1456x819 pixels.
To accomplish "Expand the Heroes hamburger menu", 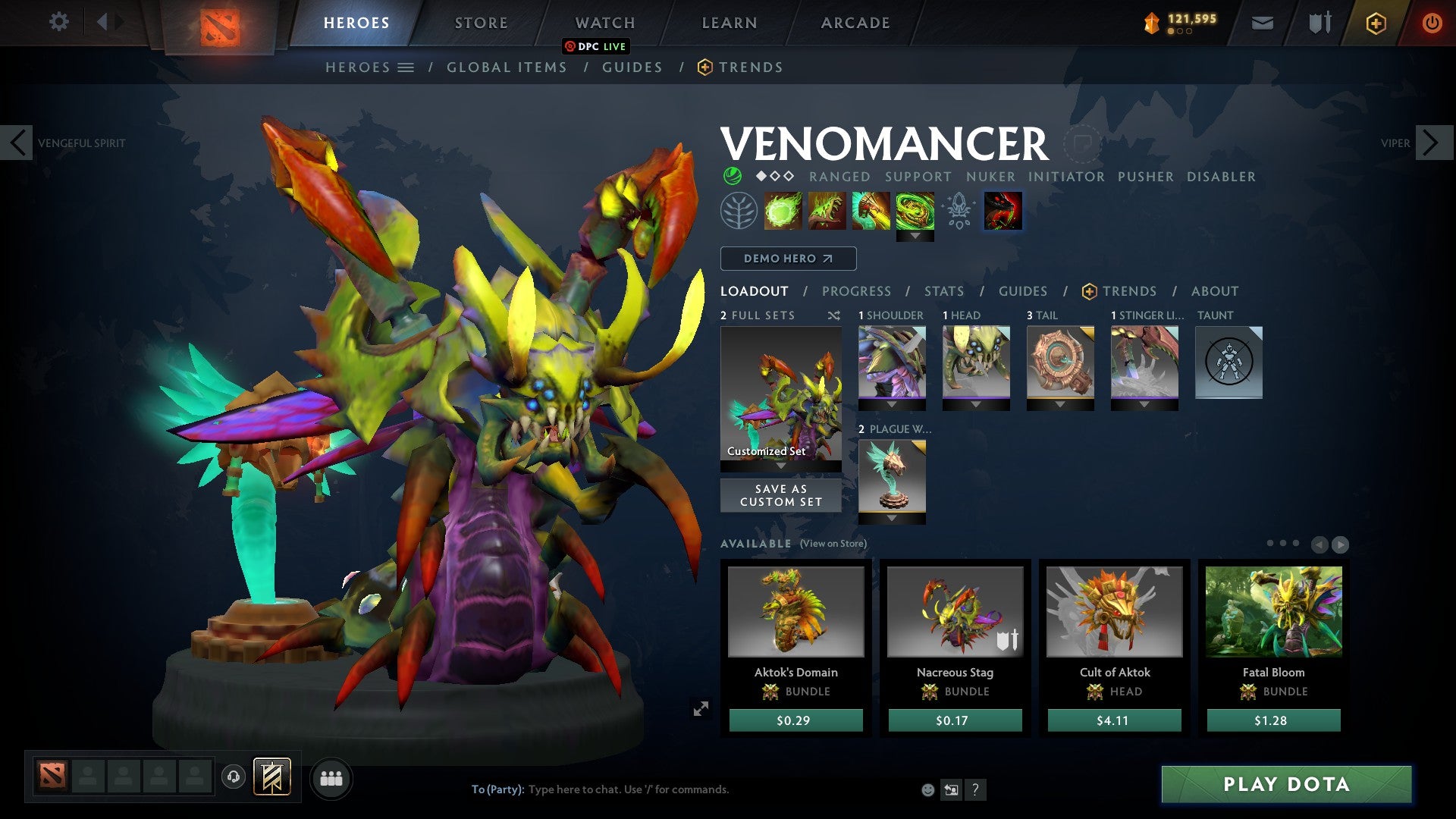I will coord(407,67).
